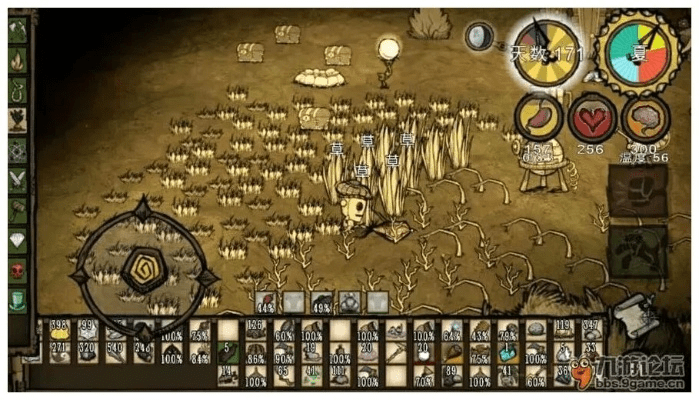699x400 pixels.
Task: Choose the Structures tab with hammer icon
Action: click(x=18, y=211)
